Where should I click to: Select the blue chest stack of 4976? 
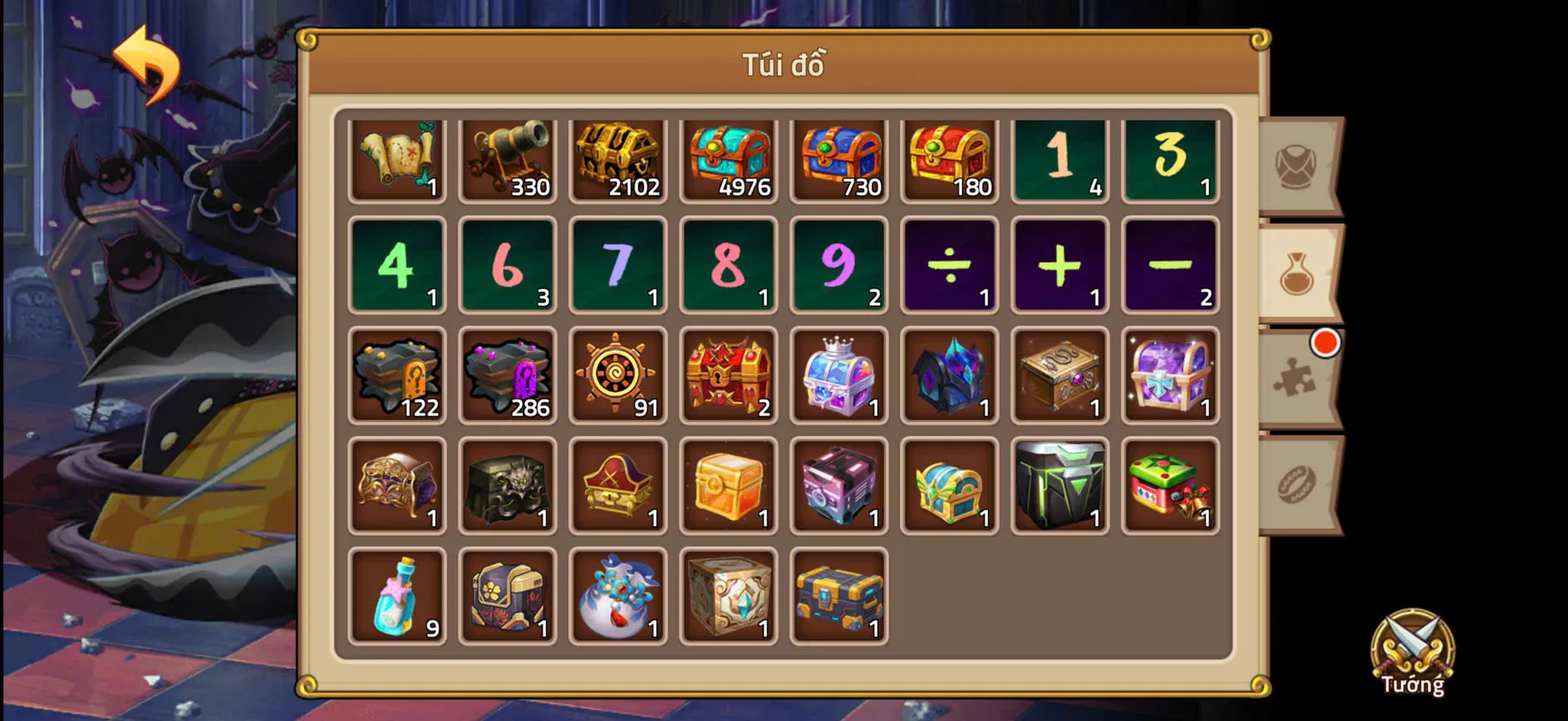pyautogui.click(x=729, y=158)
